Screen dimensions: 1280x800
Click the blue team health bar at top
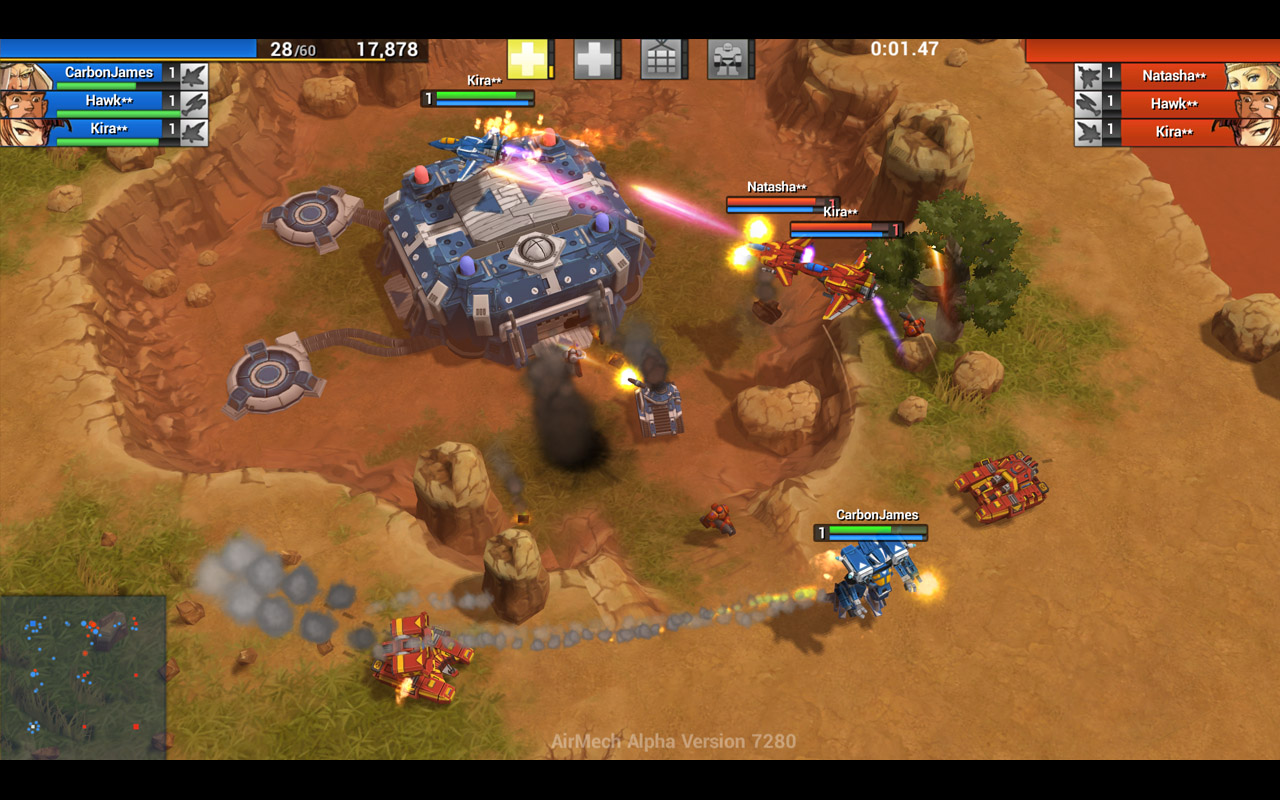pyautogui.click(x=130, y=47)
